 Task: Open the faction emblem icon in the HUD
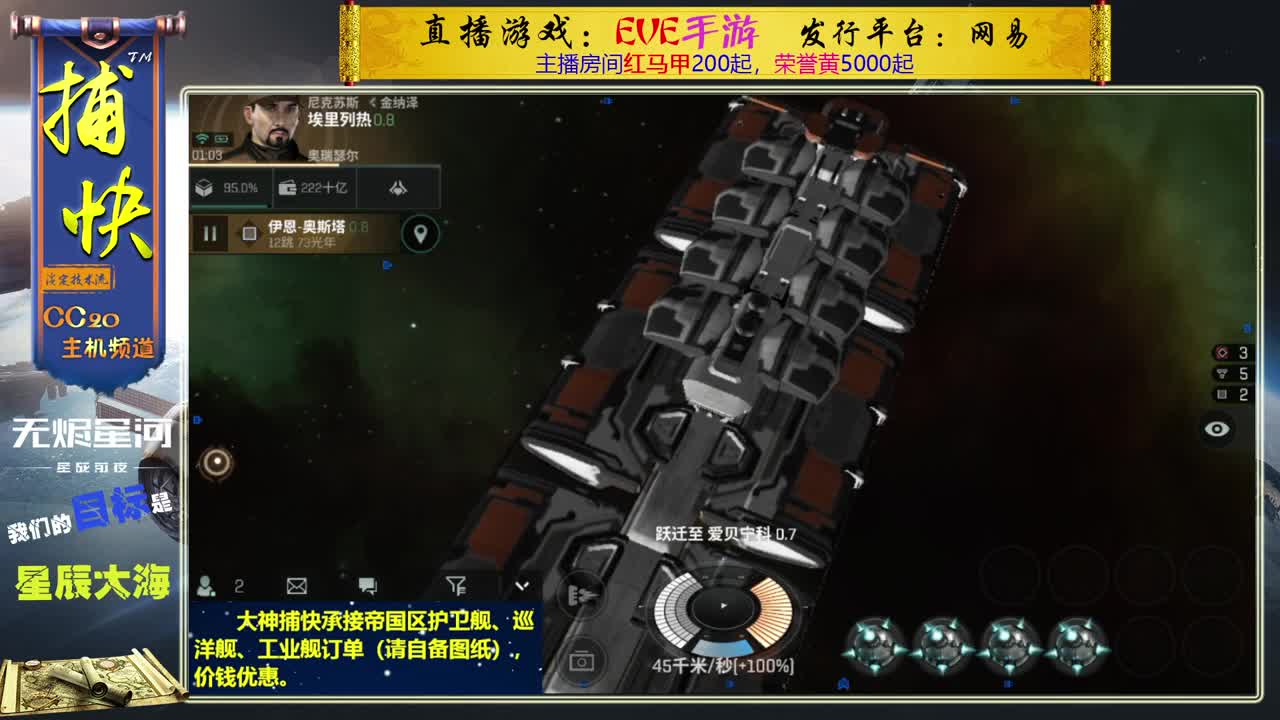[x=395, y=186]
